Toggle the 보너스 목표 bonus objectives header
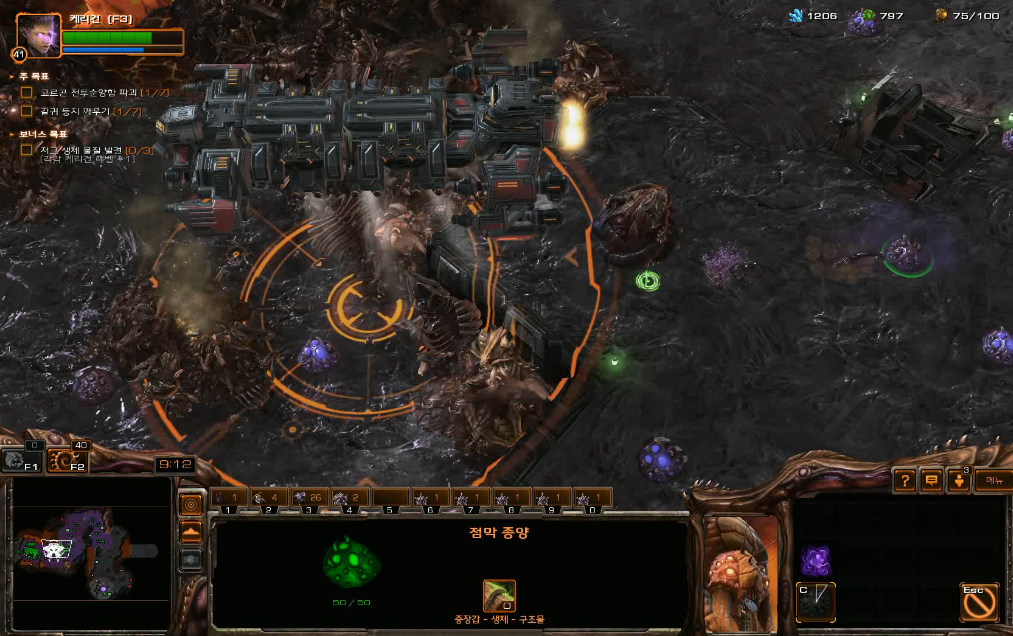 [x=38, y=134]
